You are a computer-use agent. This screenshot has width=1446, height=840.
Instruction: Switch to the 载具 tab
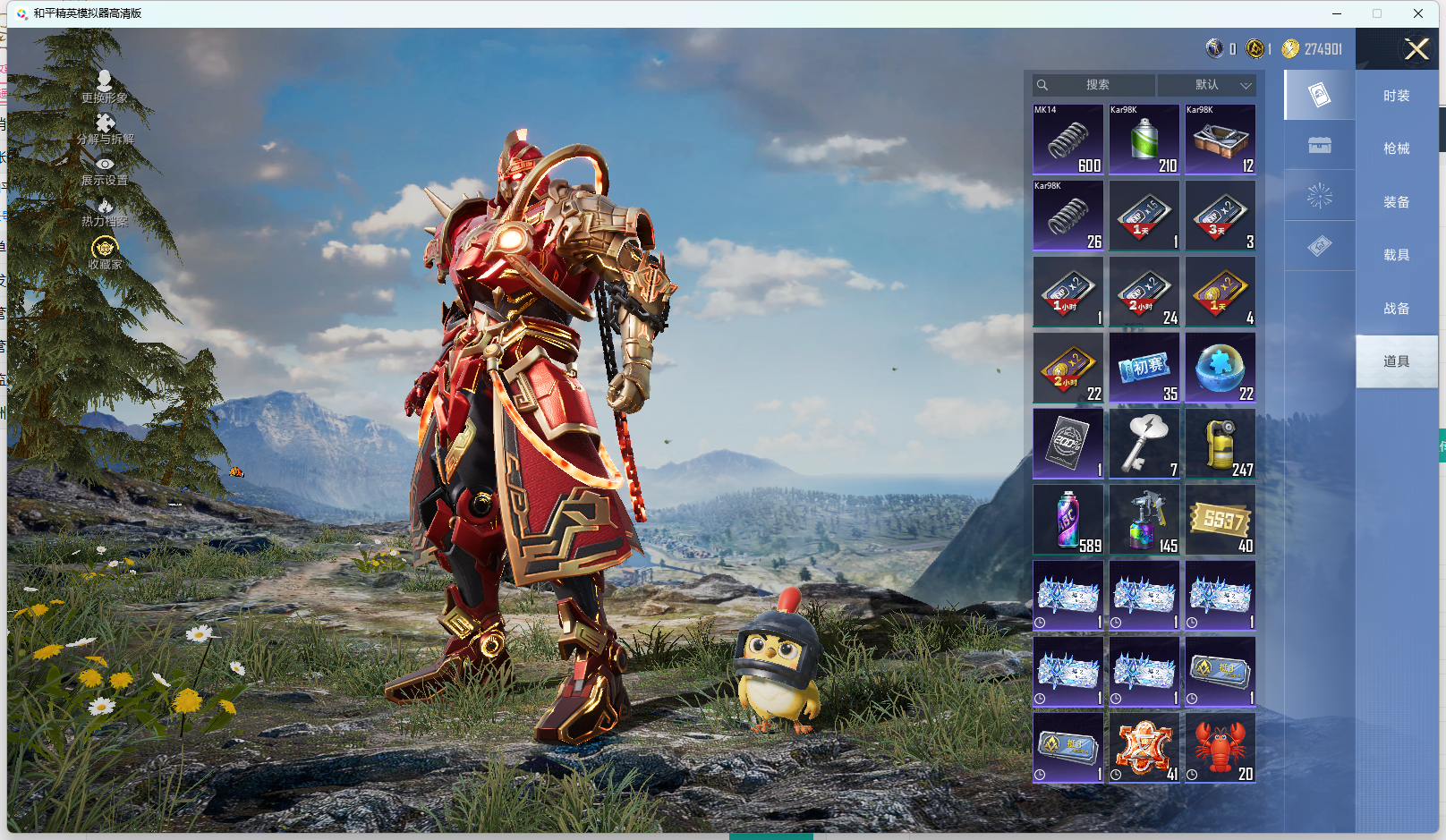coord(1396,255)
